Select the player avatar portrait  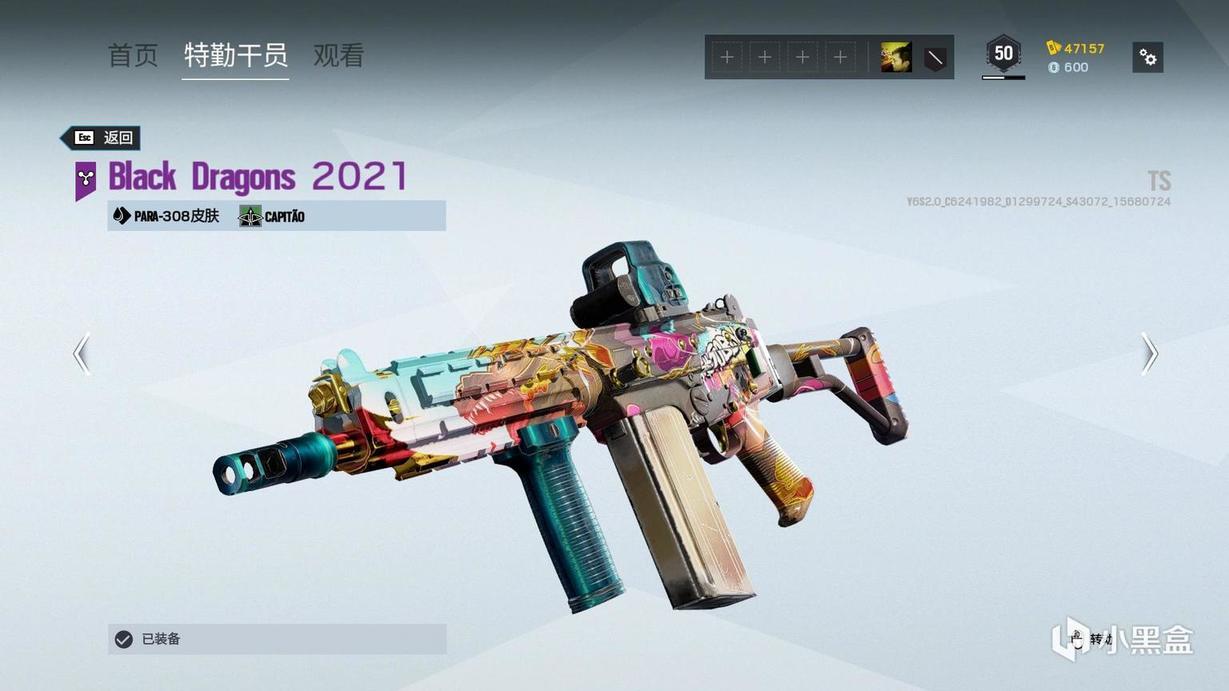coord(896,57)
